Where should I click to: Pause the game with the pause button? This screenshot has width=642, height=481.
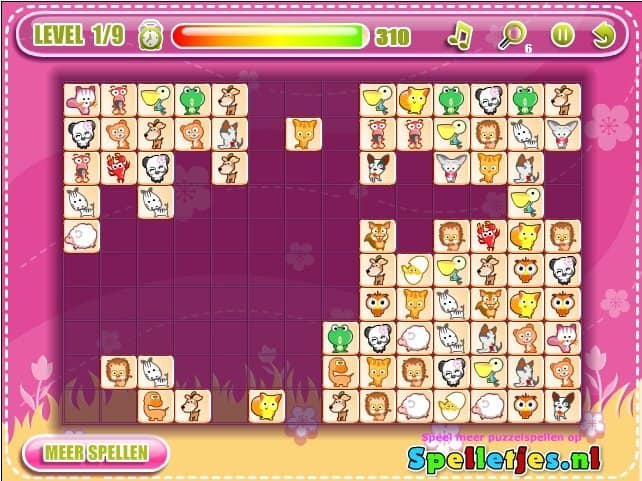(x=561, y=36)
